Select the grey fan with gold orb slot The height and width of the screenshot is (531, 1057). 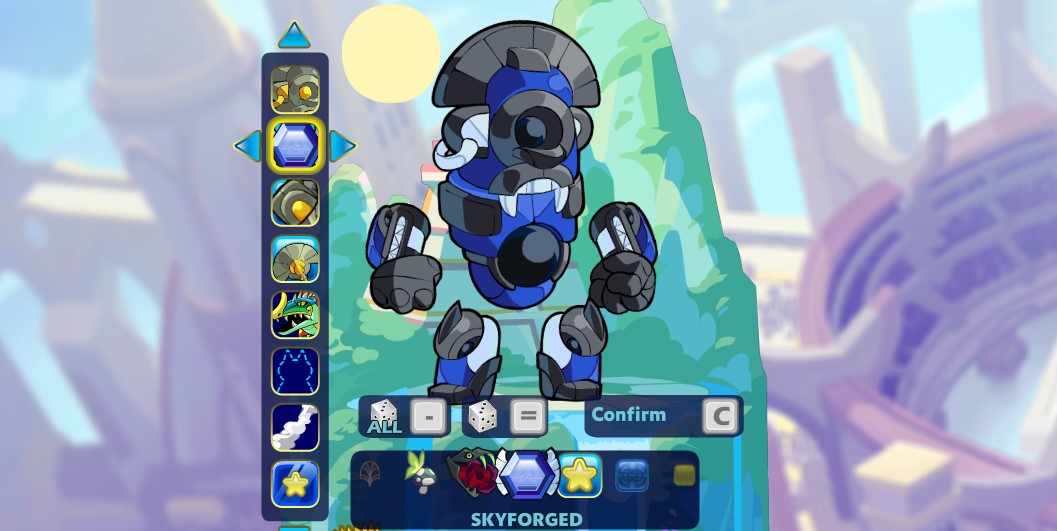pyautogui.click(x=295, y=259)
